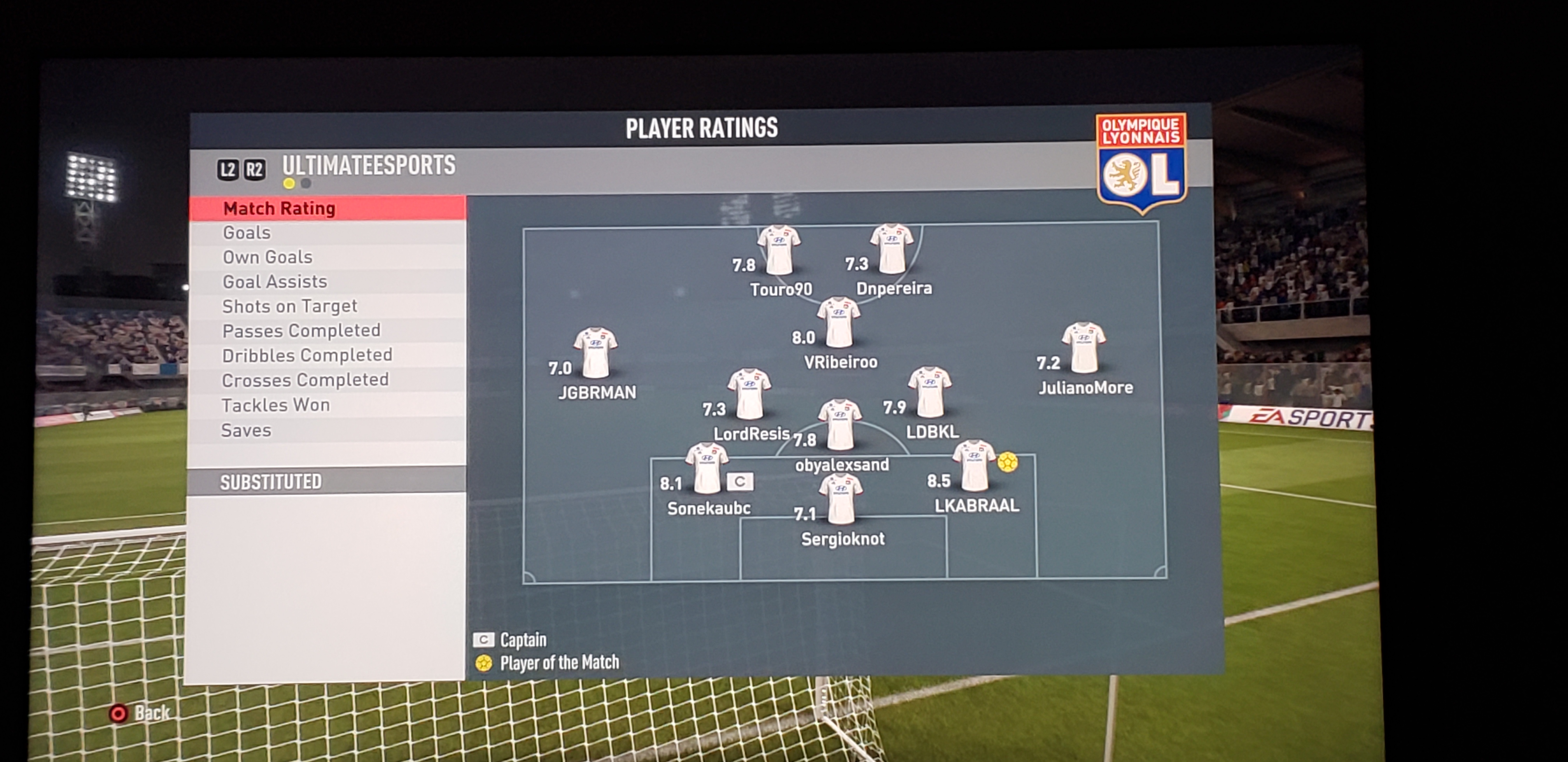Pick goalkeeper Sergioknot on the pitch

pos(841,500)
